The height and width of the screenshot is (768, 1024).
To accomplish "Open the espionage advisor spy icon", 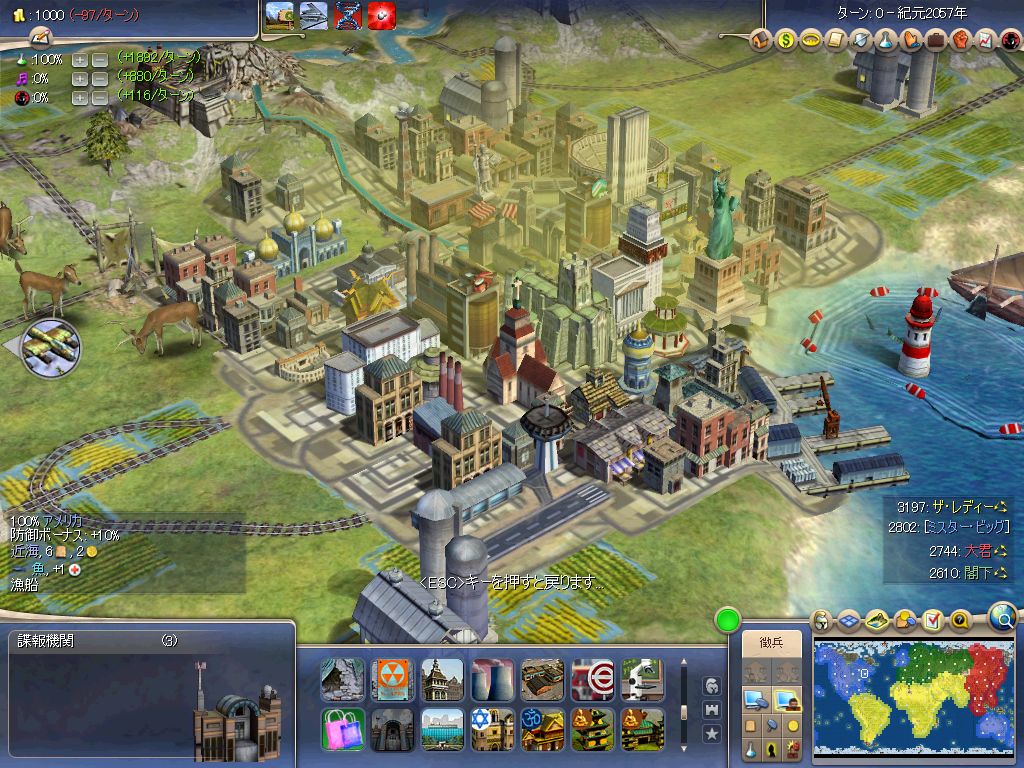I will (1010, 41).
